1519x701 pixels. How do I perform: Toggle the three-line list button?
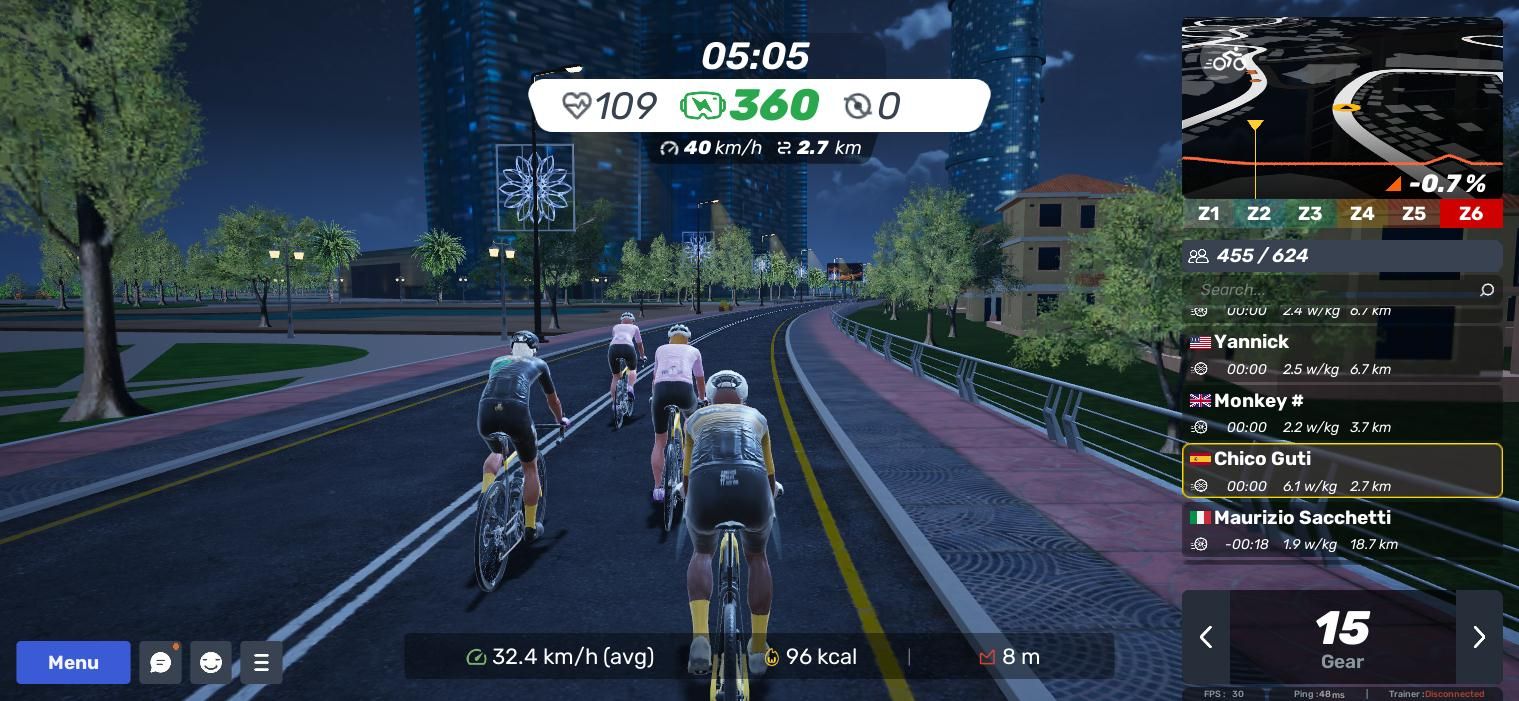pyautogui.click(x=261, y=662)
